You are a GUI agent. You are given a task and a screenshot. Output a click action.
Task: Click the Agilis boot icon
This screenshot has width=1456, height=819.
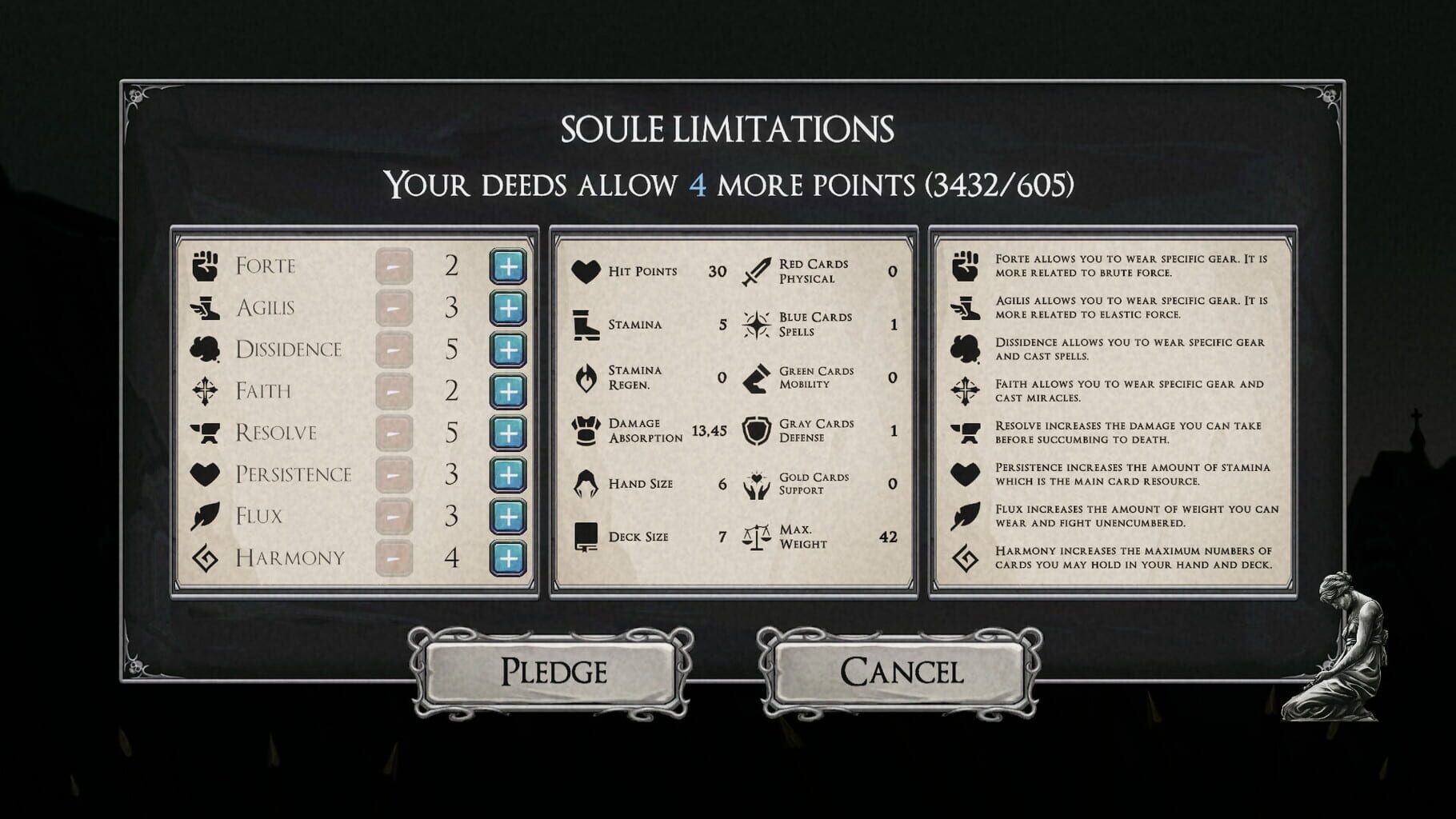point(204,306)
